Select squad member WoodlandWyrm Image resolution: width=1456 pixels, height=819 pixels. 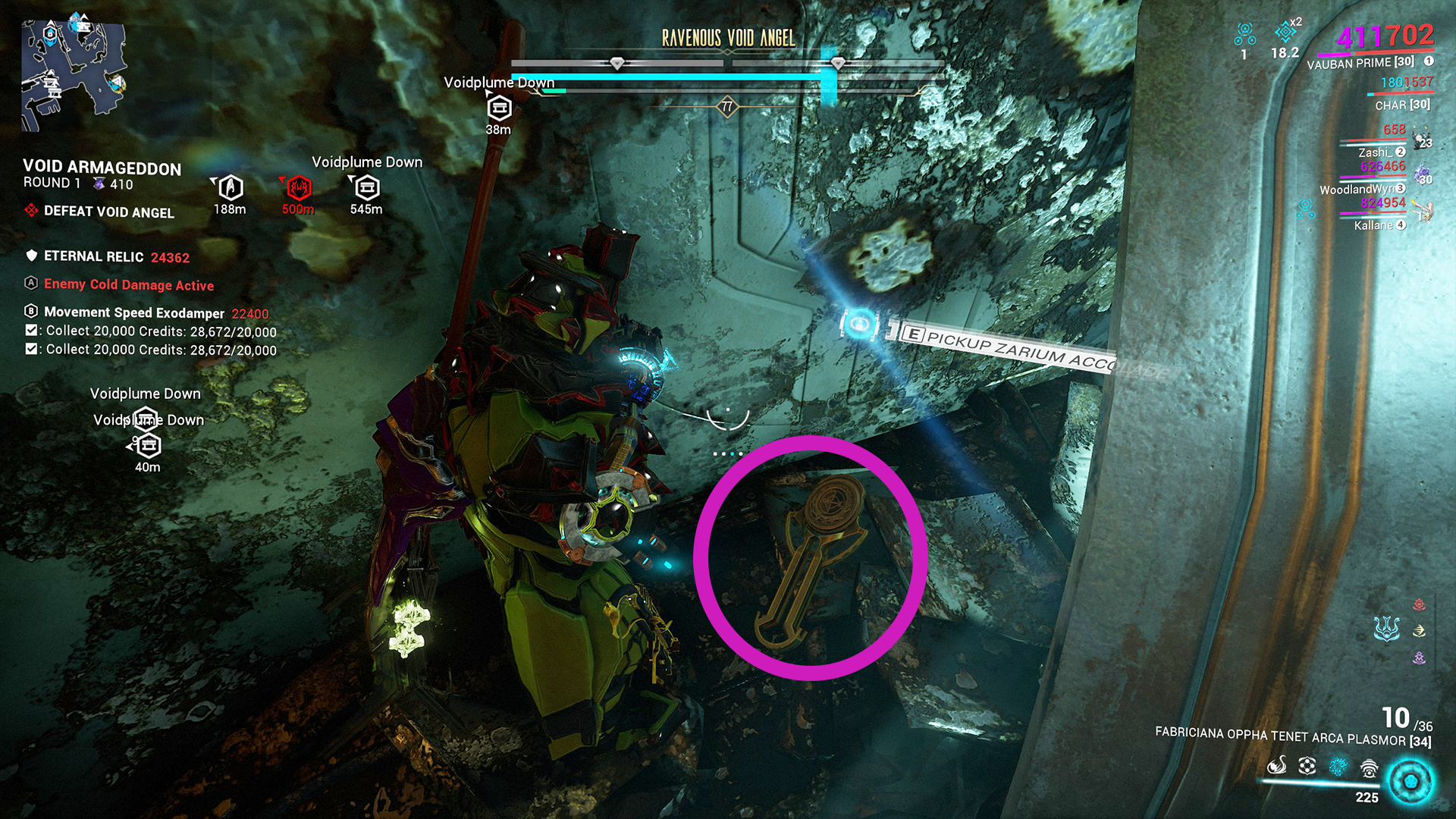[x=1357, y=189]
